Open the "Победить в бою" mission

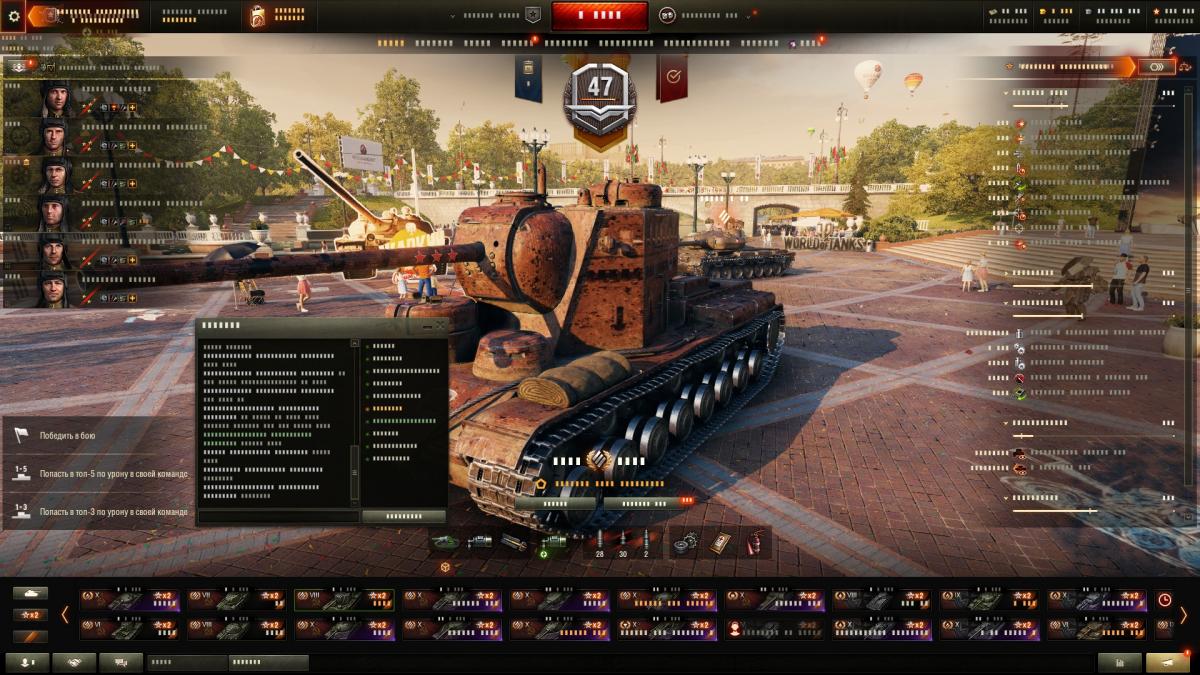68,436
